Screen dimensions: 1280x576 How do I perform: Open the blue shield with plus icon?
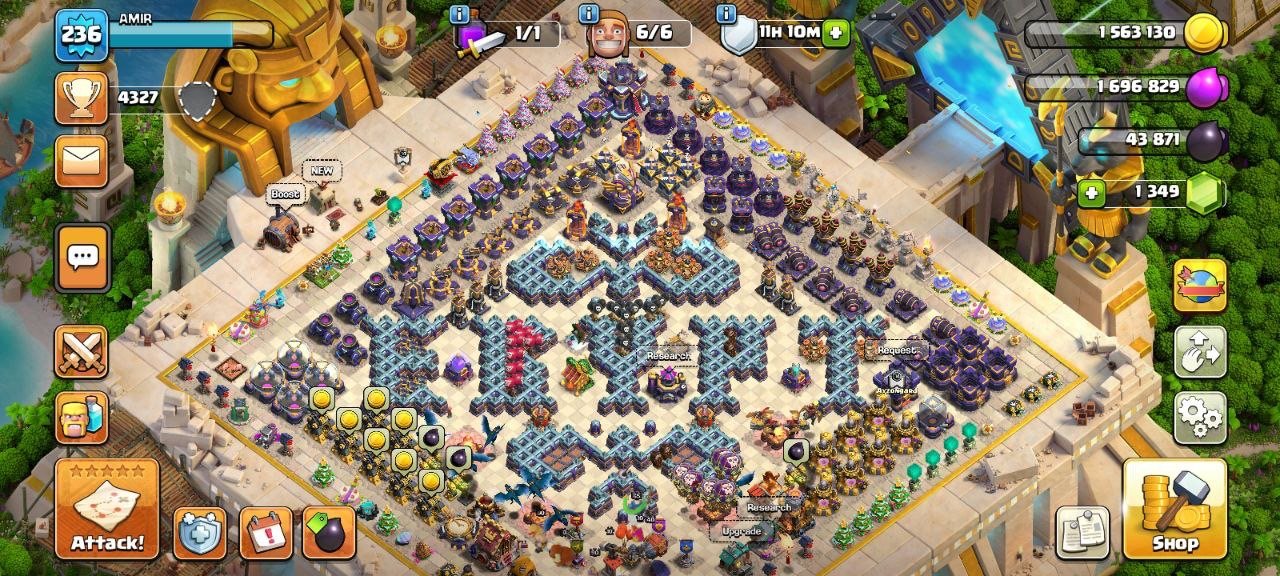(200, 533)
